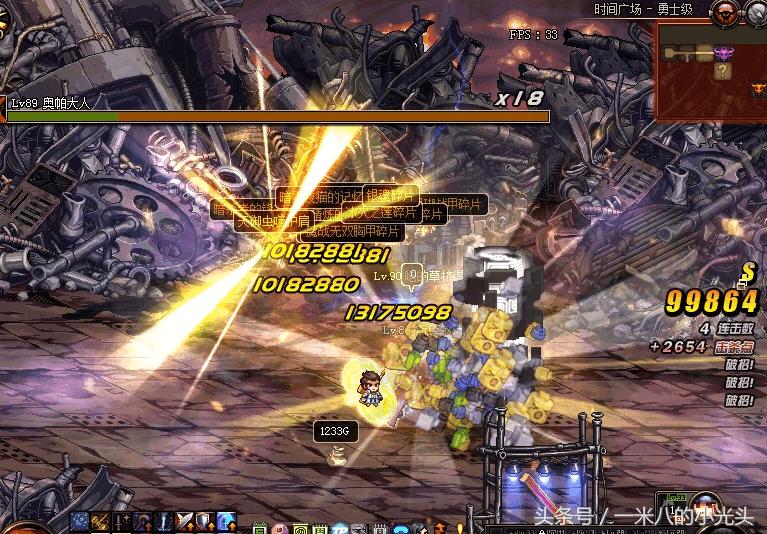The height and width of the screenshot is (534, 767).
Task: Open the round red skull icon
Action: pos(726,12)
